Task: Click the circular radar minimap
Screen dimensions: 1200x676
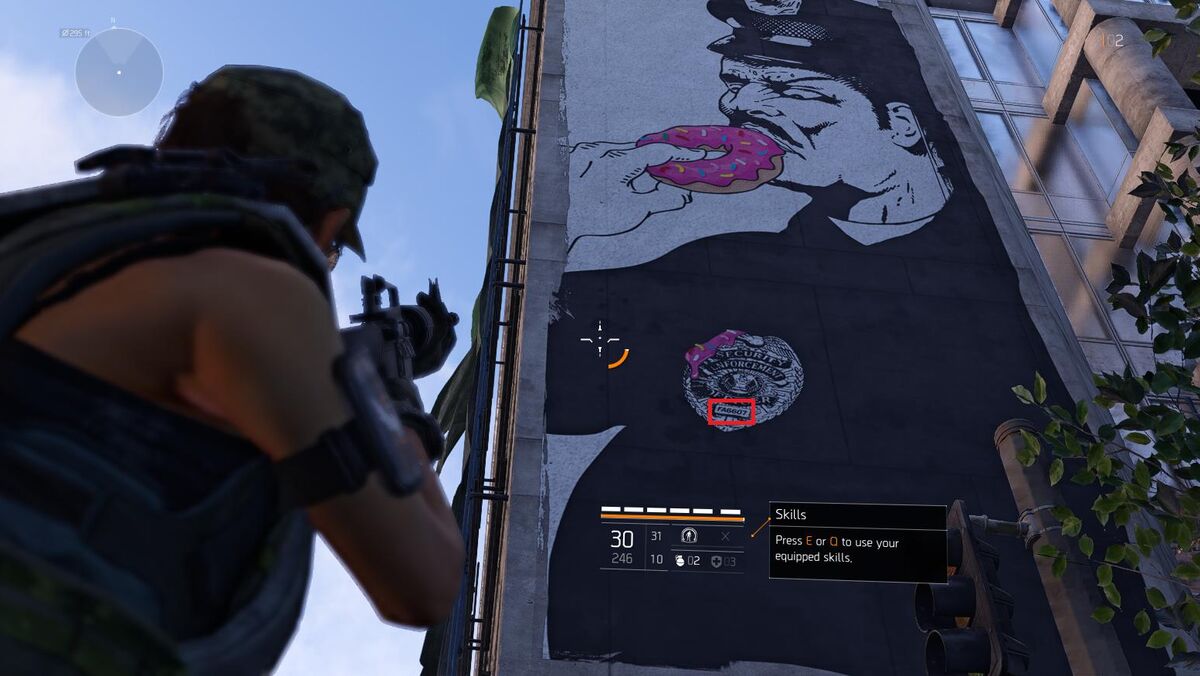Action: coord(119,72)
